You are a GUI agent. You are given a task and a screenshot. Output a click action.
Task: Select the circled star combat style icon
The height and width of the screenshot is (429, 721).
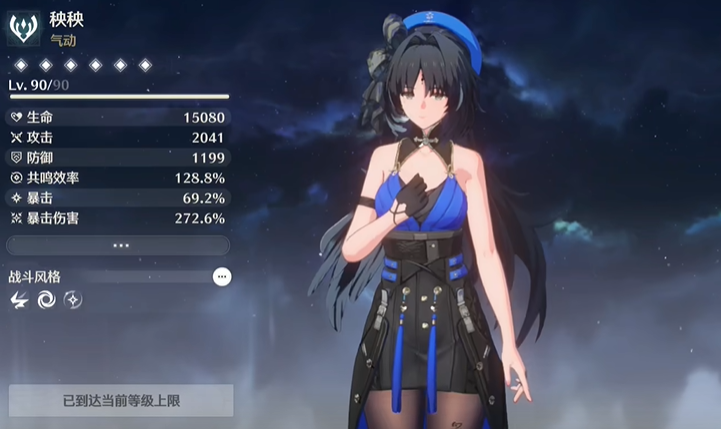tap(72, 299)
